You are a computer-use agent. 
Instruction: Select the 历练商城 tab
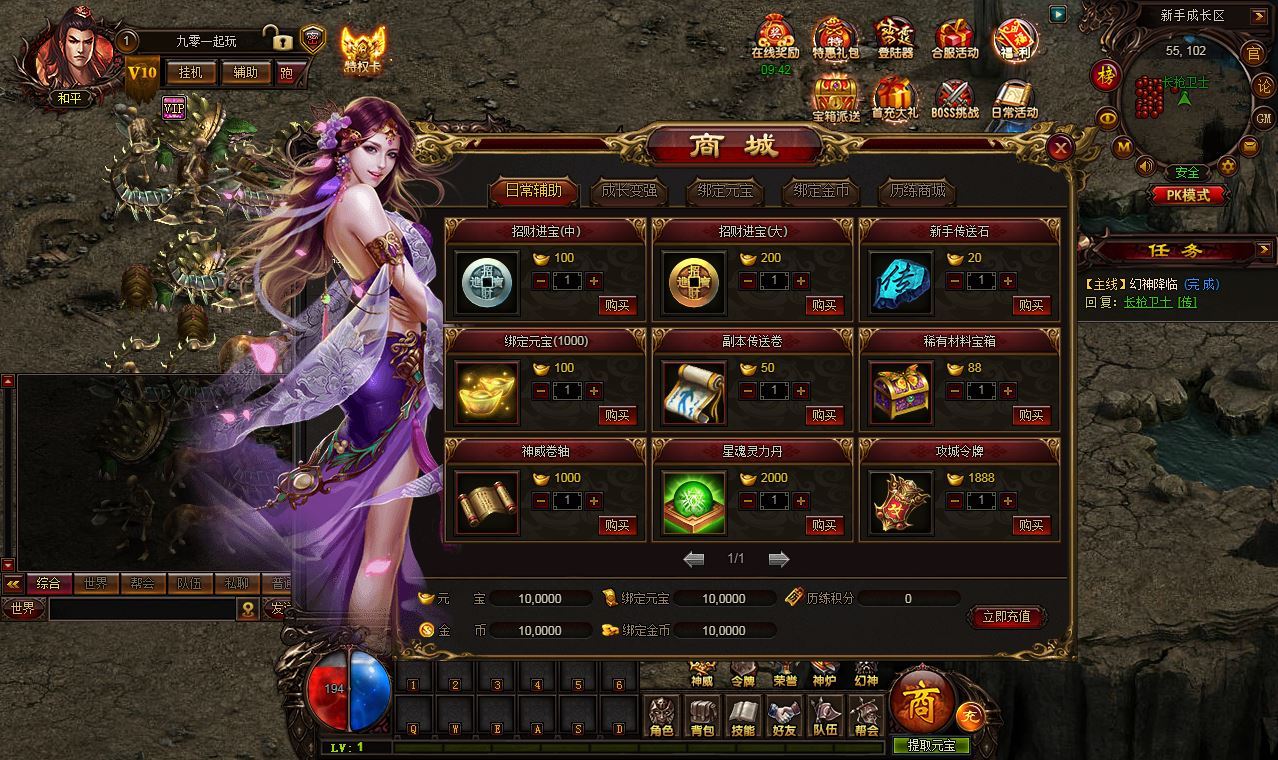click(x=917, y=191)
